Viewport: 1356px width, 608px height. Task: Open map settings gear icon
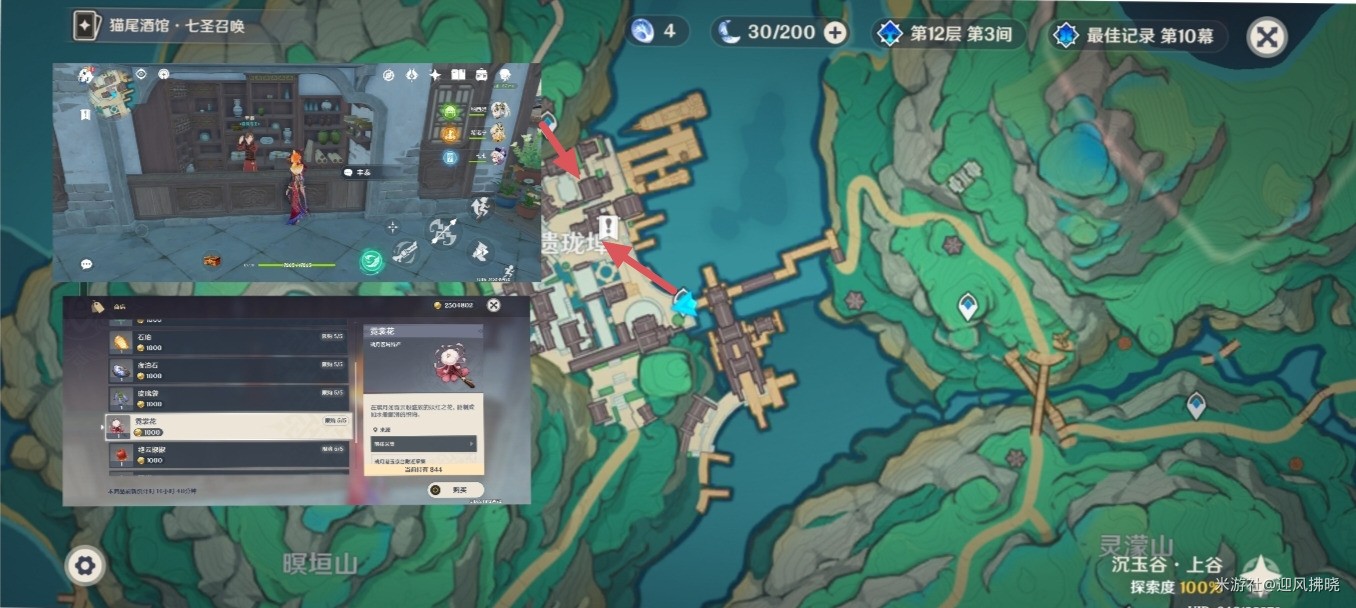point(85,566)
